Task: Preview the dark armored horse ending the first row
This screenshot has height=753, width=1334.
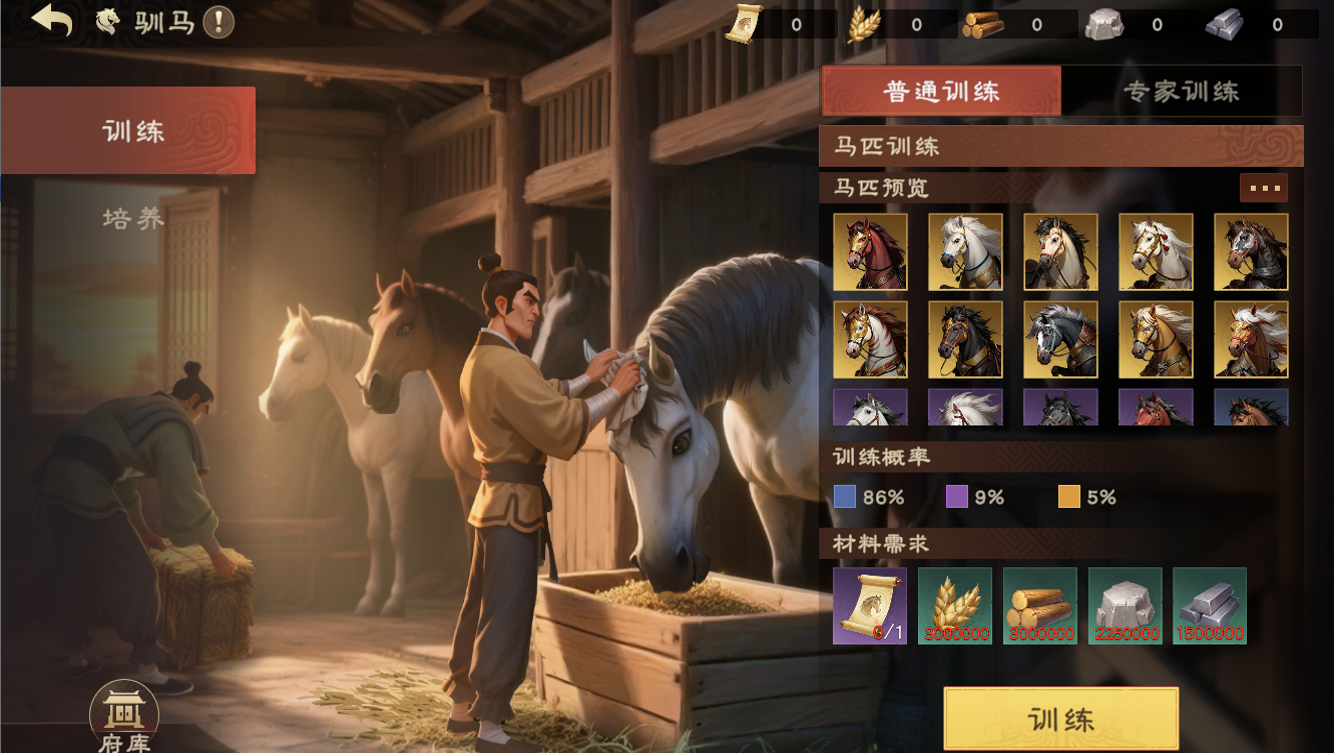Action: pyautogui.click(x=1251, y=252)
